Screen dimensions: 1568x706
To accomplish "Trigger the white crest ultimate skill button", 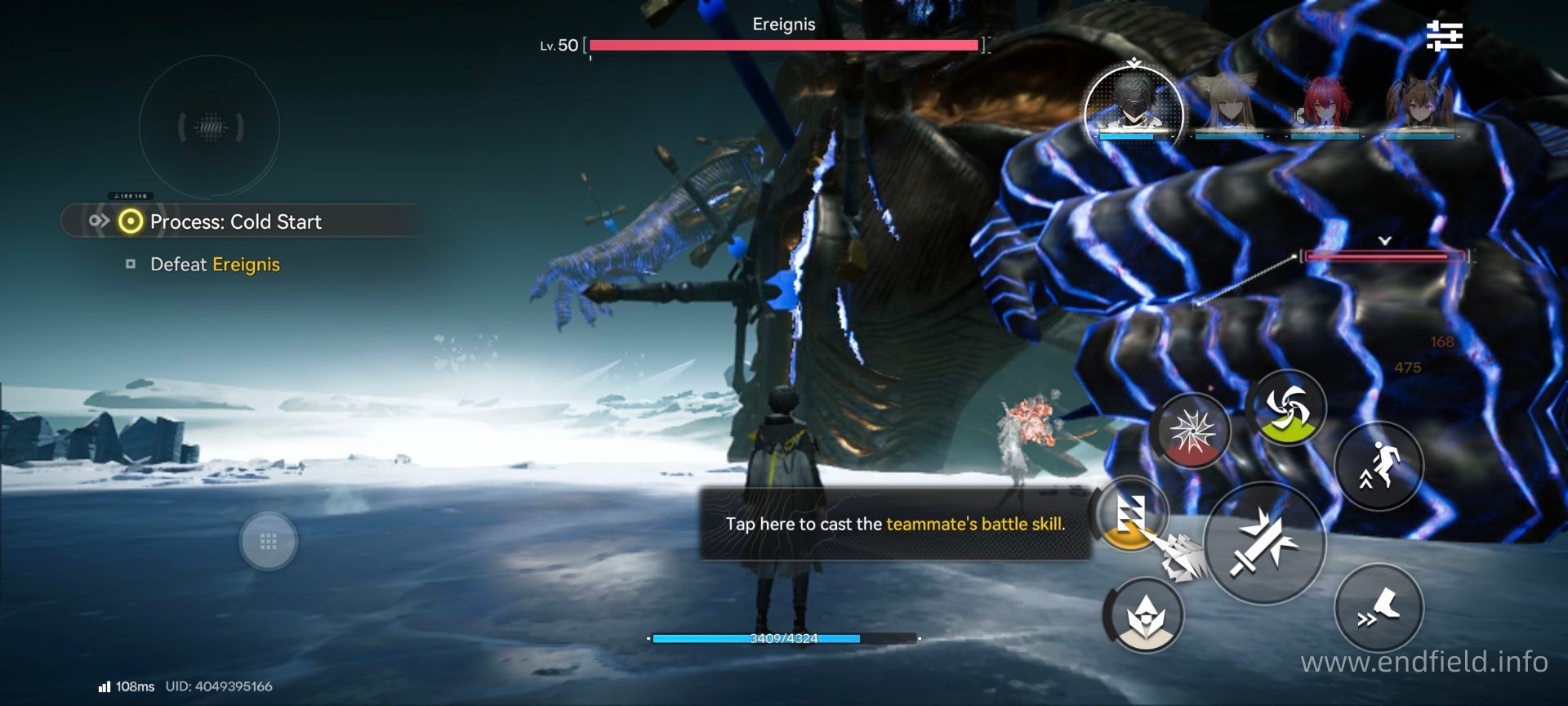I will (1143, 616).
